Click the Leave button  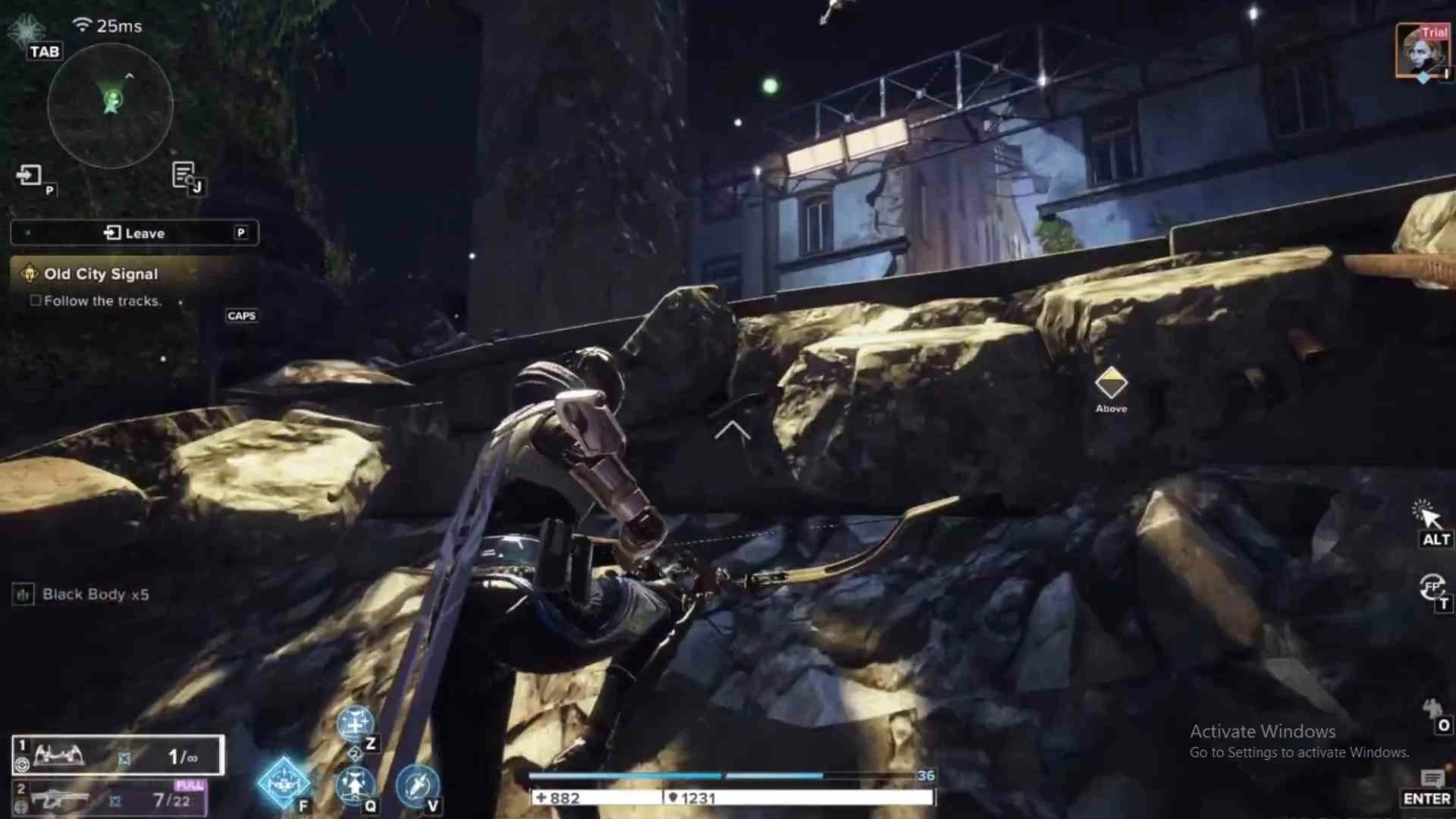(x=134, y=233)
